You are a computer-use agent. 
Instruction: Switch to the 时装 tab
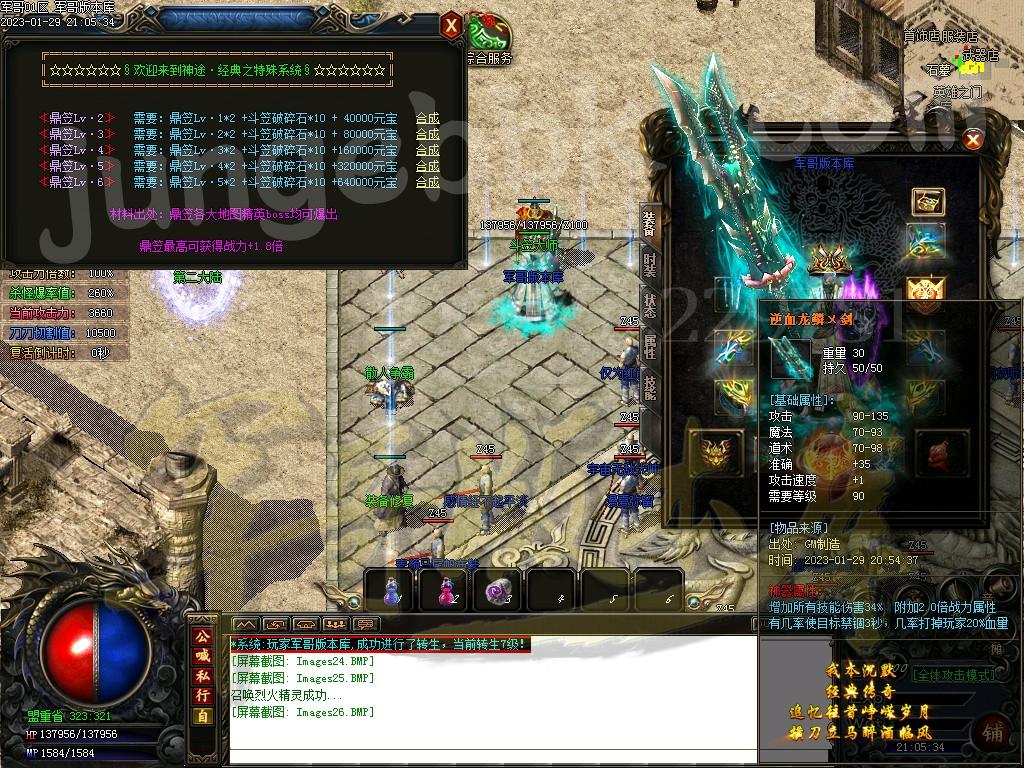[x=650, y=265]
